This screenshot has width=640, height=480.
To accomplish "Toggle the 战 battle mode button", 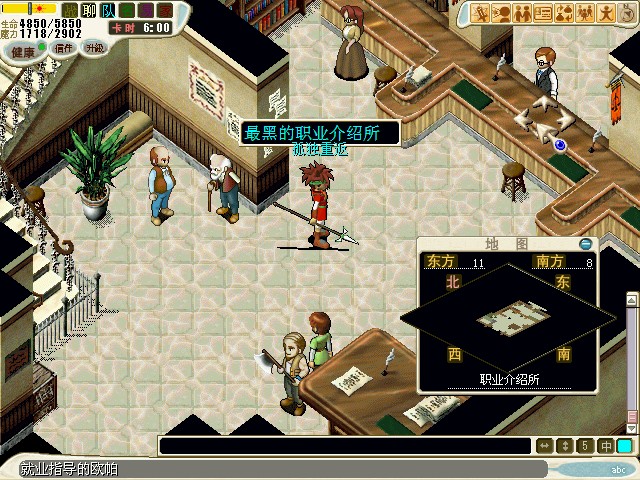I will coord(69,10).
